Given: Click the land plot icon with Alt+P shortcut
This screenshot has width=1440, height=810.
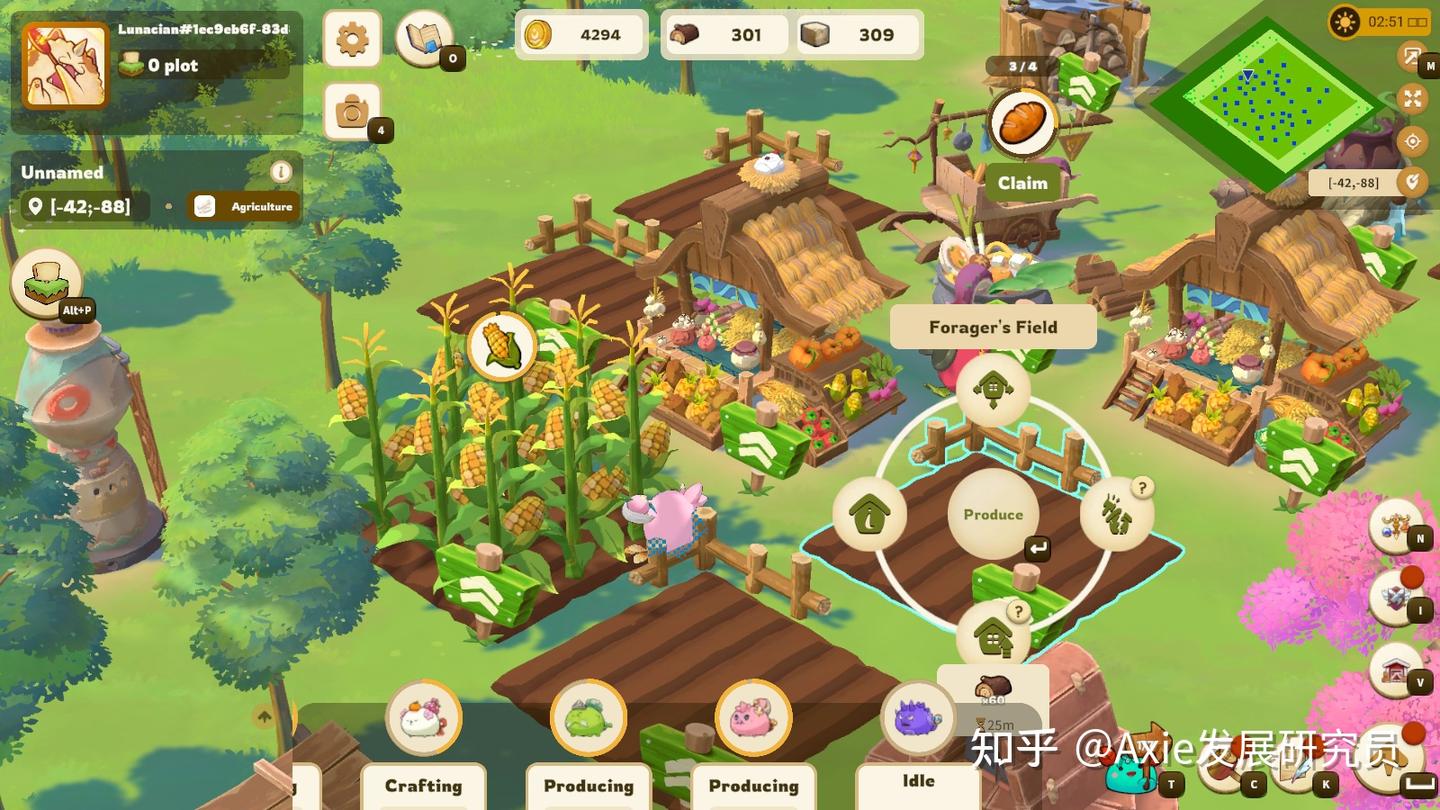Looking at the screenshot, I should [x=44, y=283].
